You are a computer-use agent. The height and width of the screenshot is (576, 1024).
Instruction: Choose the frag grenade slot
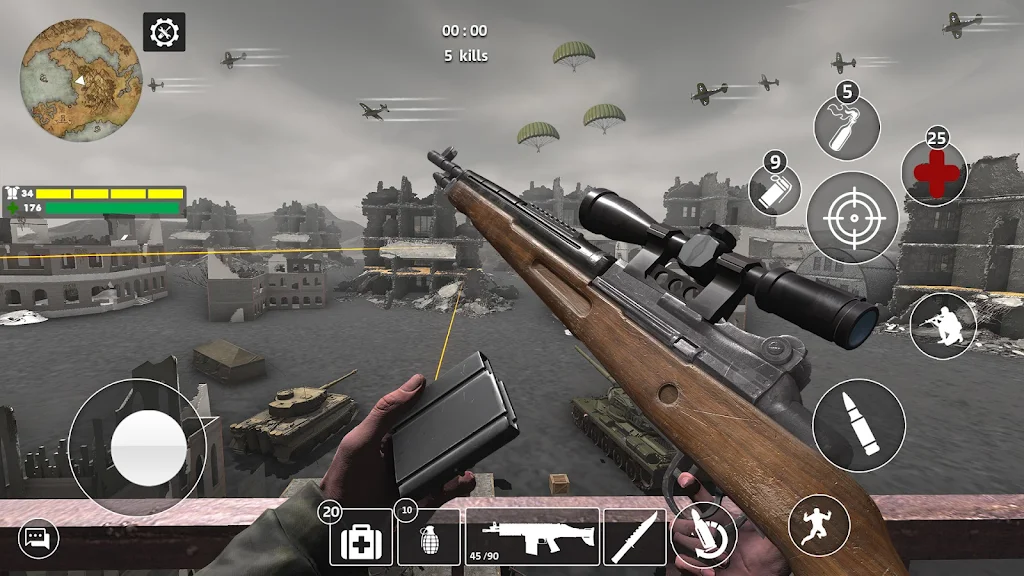point(429,538)
